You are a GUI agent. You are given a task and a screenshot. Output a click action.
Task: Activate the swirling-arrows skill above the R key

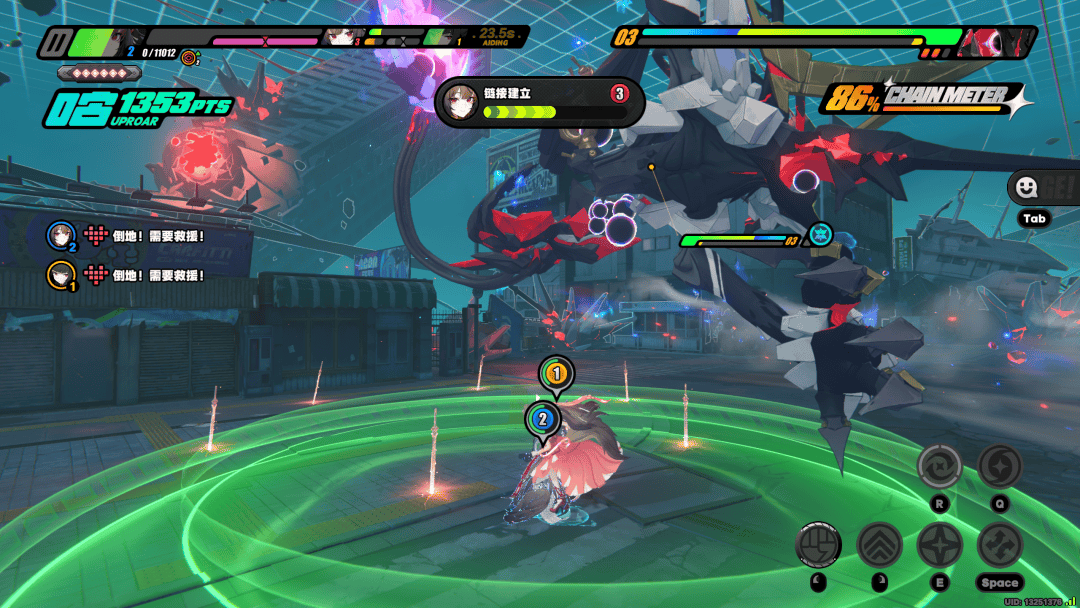coord(939,466)
